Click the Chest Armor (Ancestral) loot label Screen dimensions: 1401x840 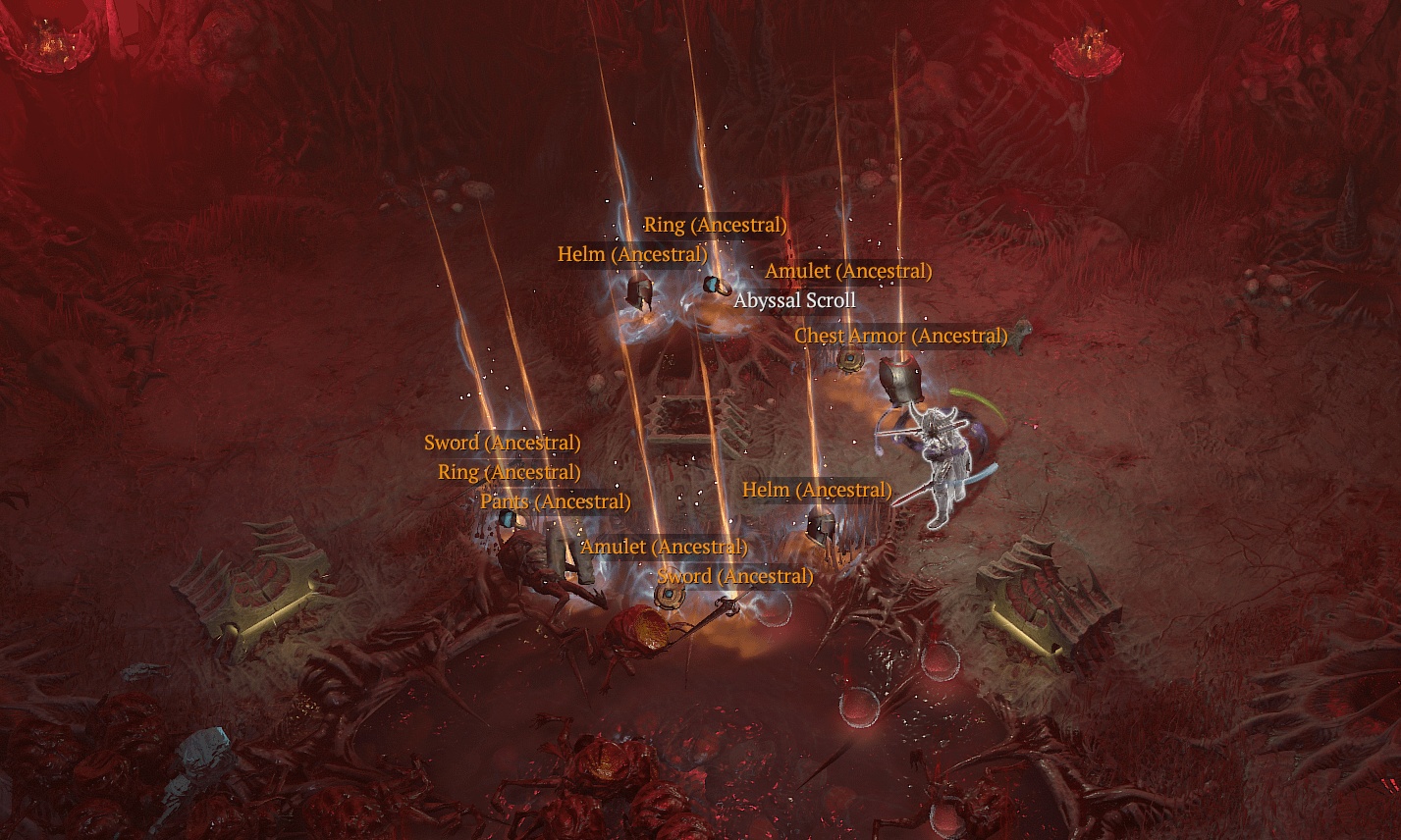(902, 335)
